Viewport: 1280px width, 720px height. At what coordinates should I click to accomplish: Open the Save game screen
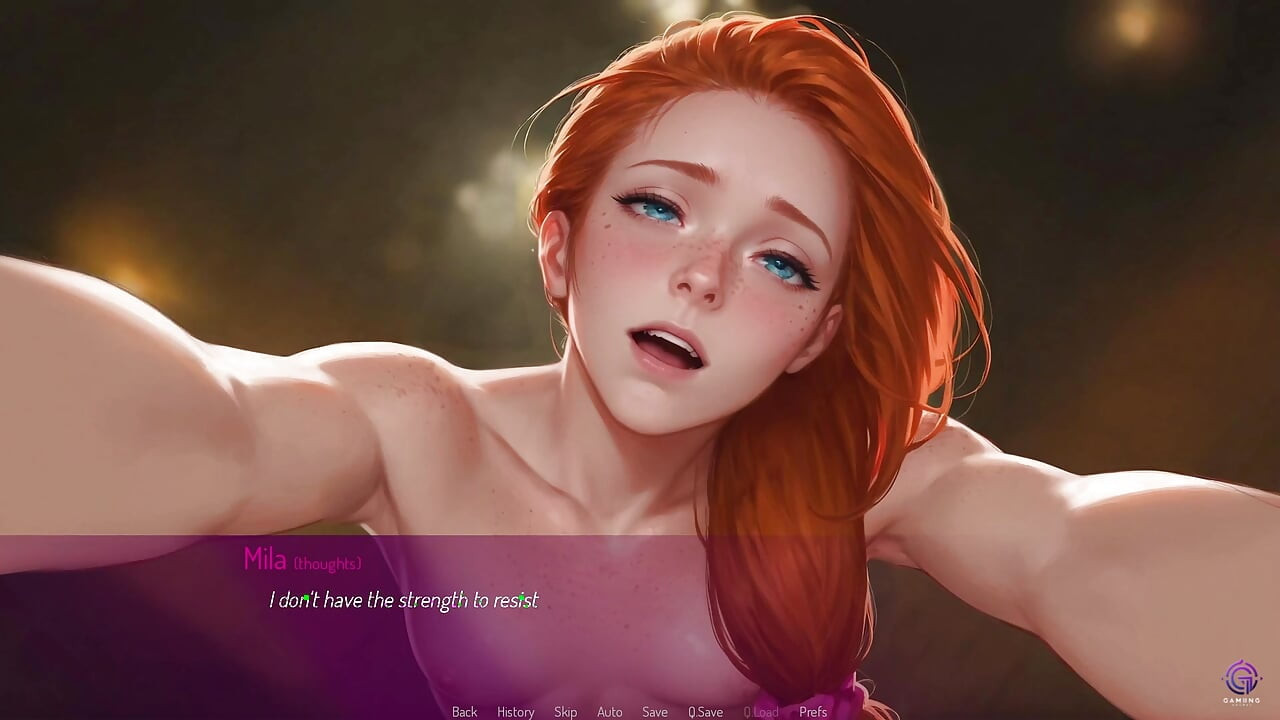[x=655, y=712]
